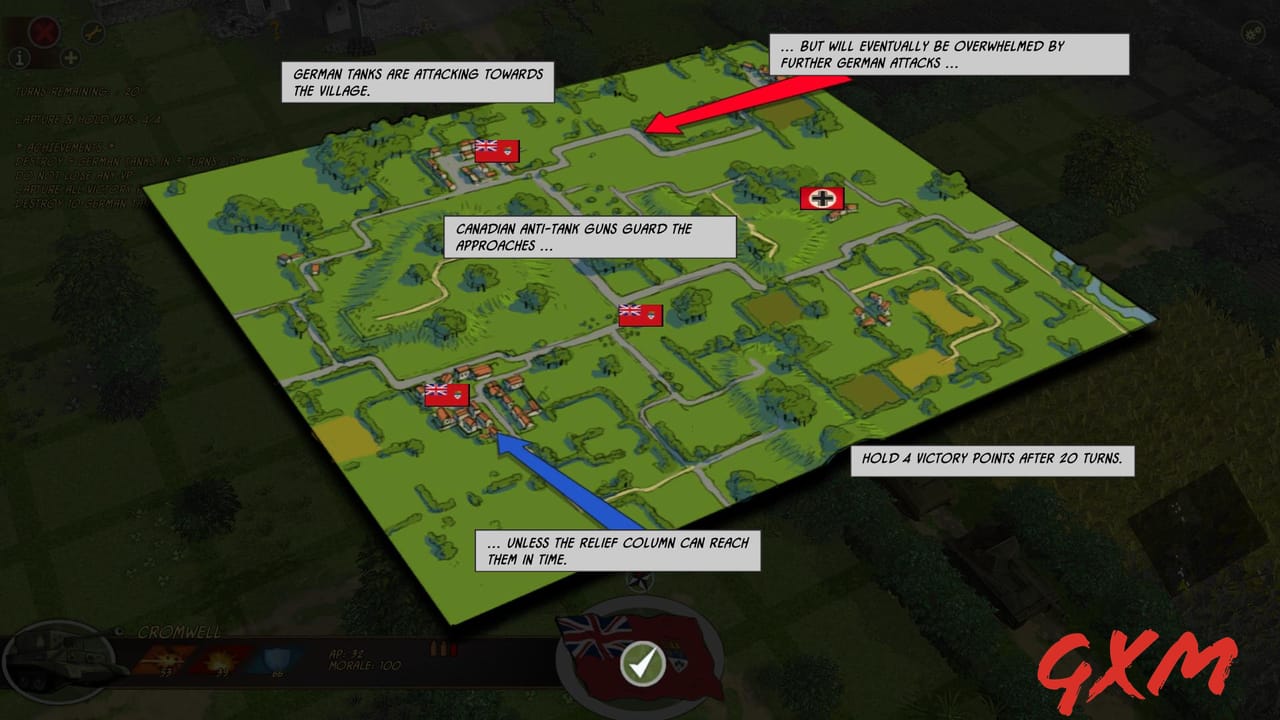This screenshot has width=1280, height=720.
Task: Select the wrench settings icon
Action: point(93,32)
